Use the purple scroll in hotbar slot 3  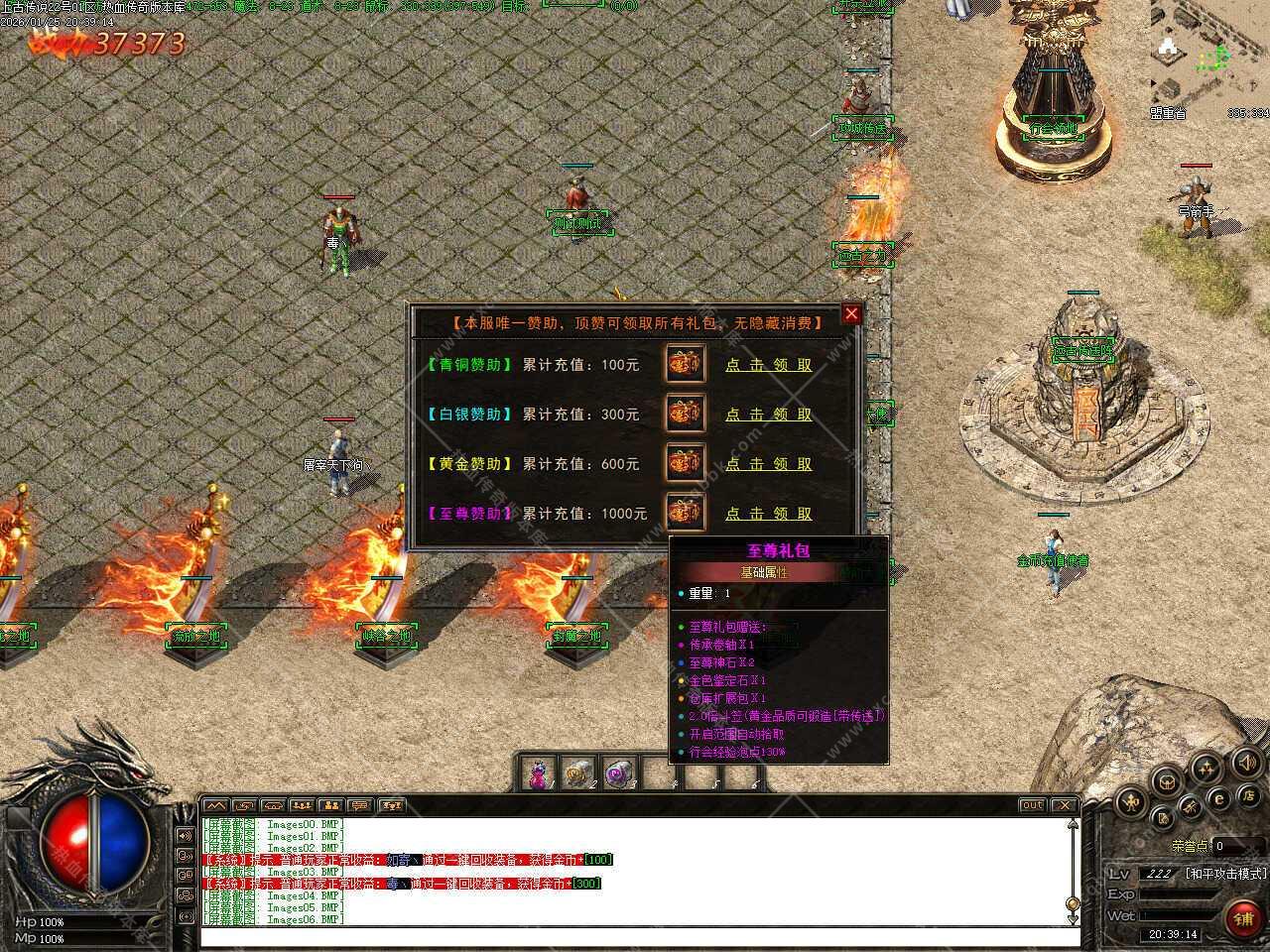tap(619, 773)
